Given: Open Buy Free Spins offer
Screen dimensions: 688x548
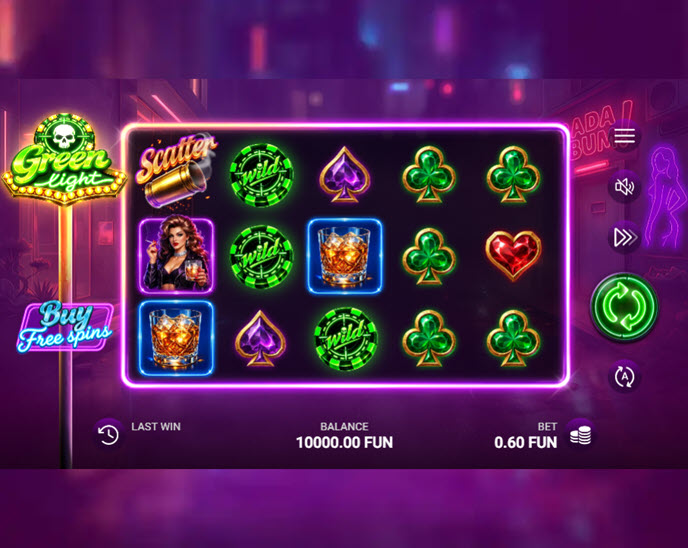Looking at the screenshot, I should pos(64,327).
